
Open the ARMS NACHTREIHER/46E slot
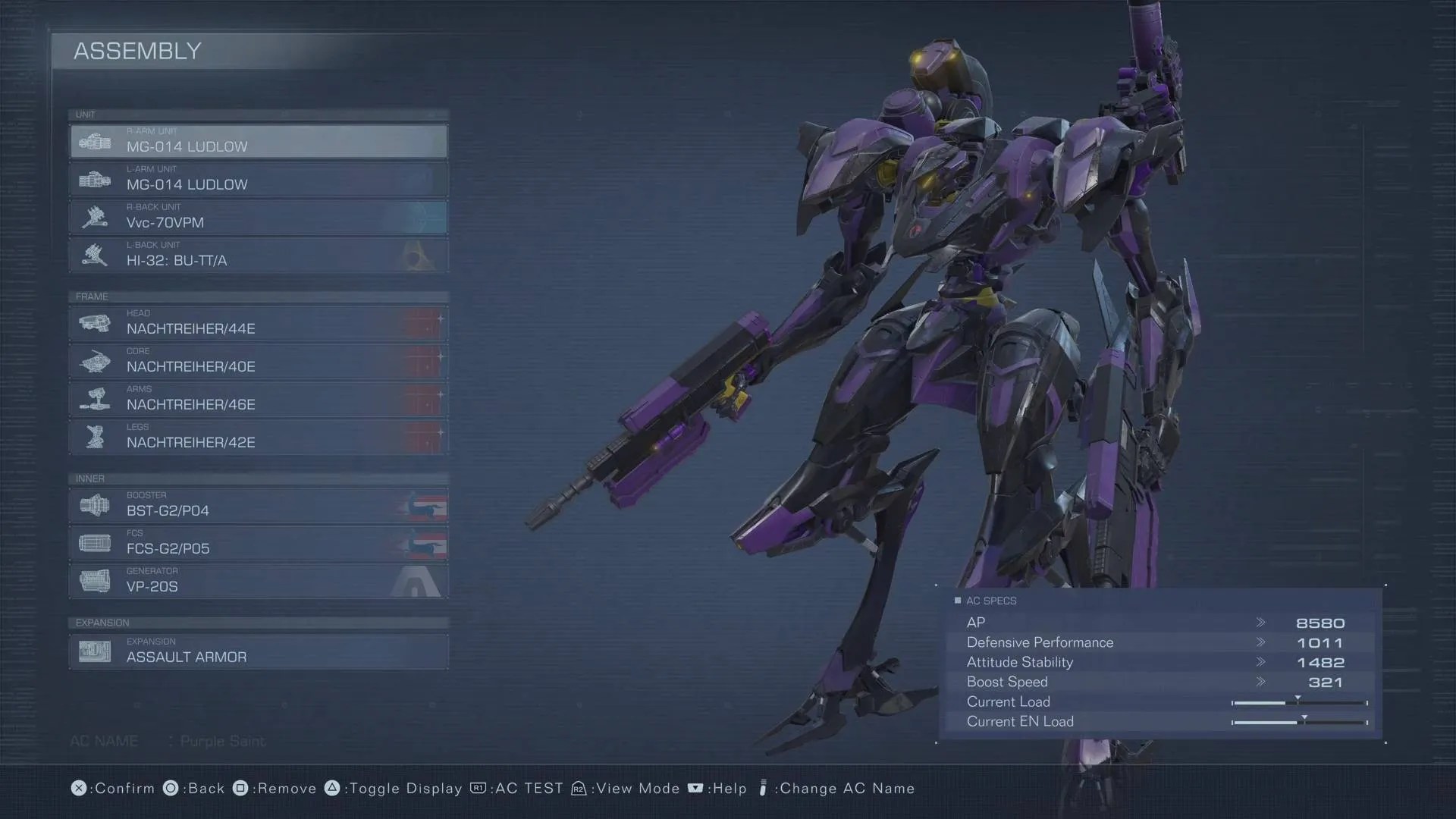(x=258, y=400)
